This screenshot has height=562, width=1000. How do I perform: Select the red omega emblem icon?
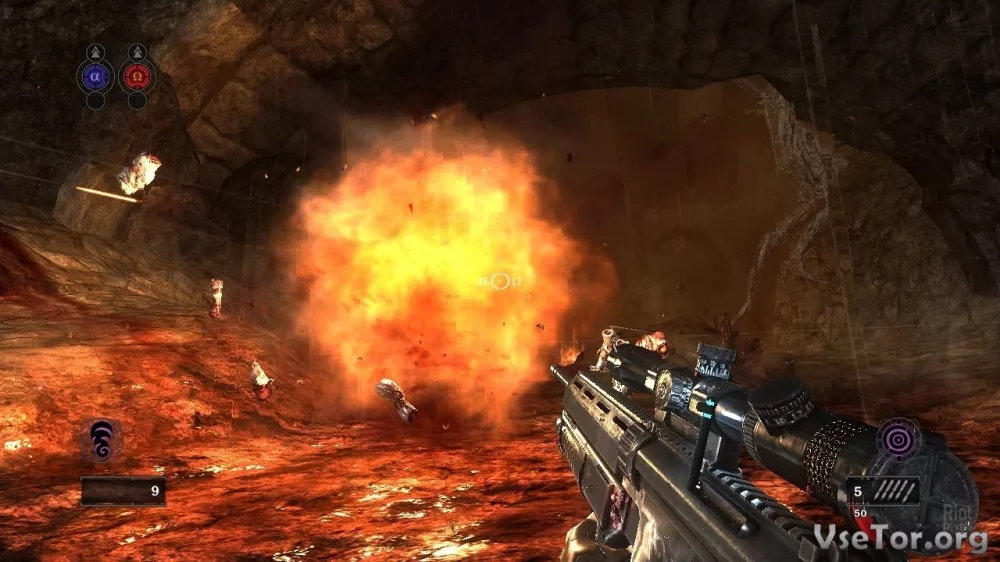pyautogui.click(x=137, y=75)
